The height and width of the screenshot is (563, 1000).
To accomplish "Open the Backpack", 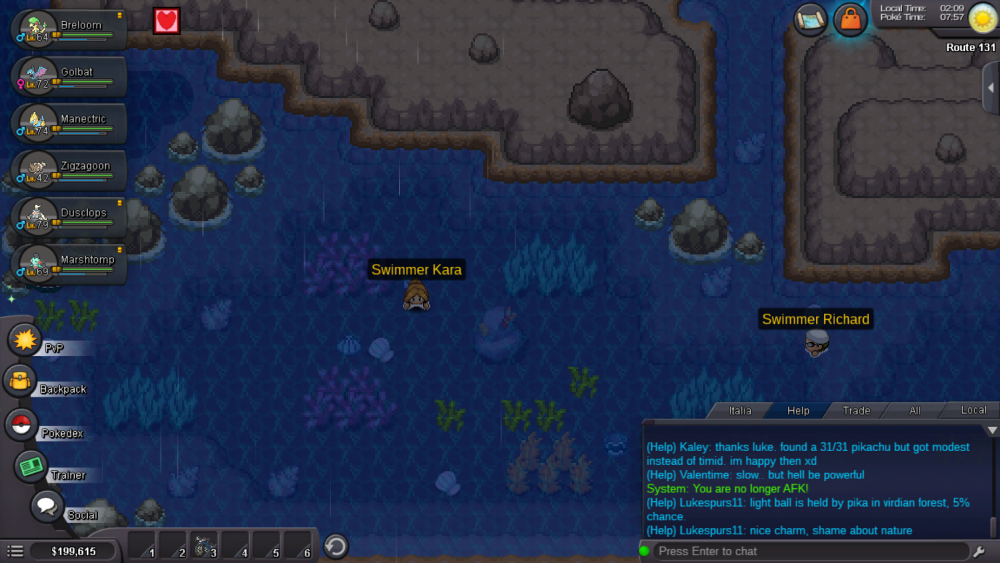I will 21,381.
